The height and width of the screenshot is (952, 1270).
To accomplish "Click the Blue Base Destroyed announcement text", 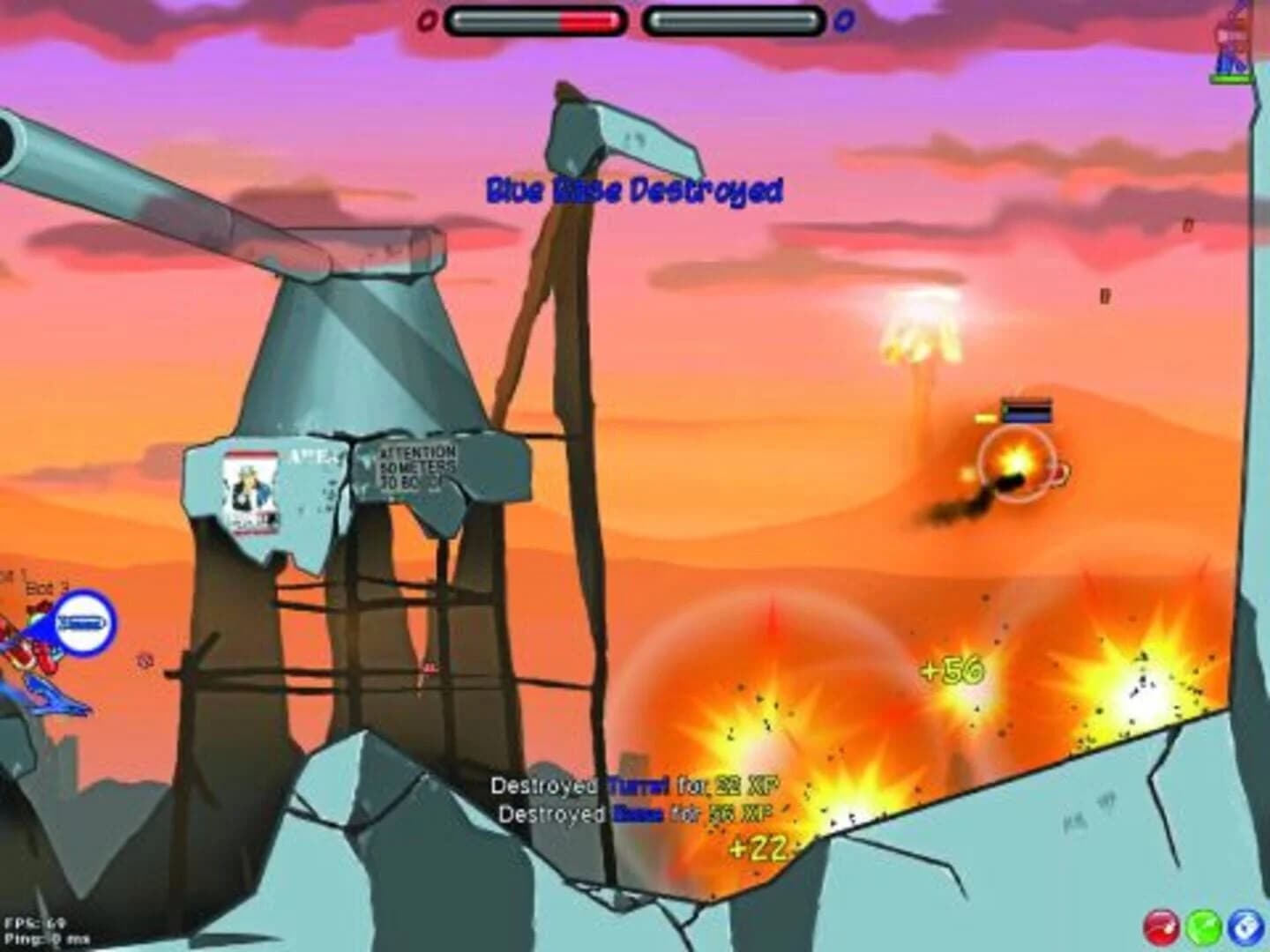I will [x=635, y=188].
